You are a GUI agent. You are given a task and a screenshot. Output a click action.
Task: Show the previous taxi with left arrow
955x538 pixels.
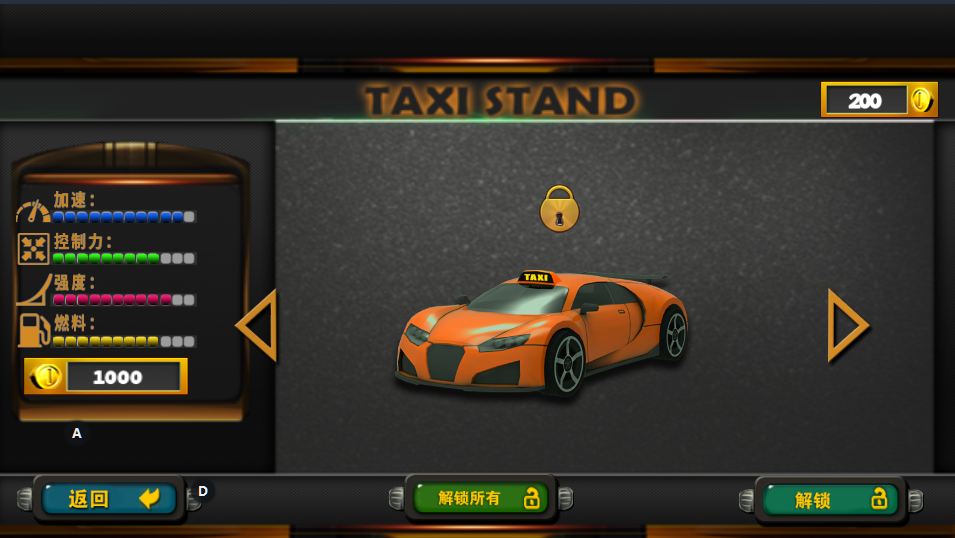(257, 325)
